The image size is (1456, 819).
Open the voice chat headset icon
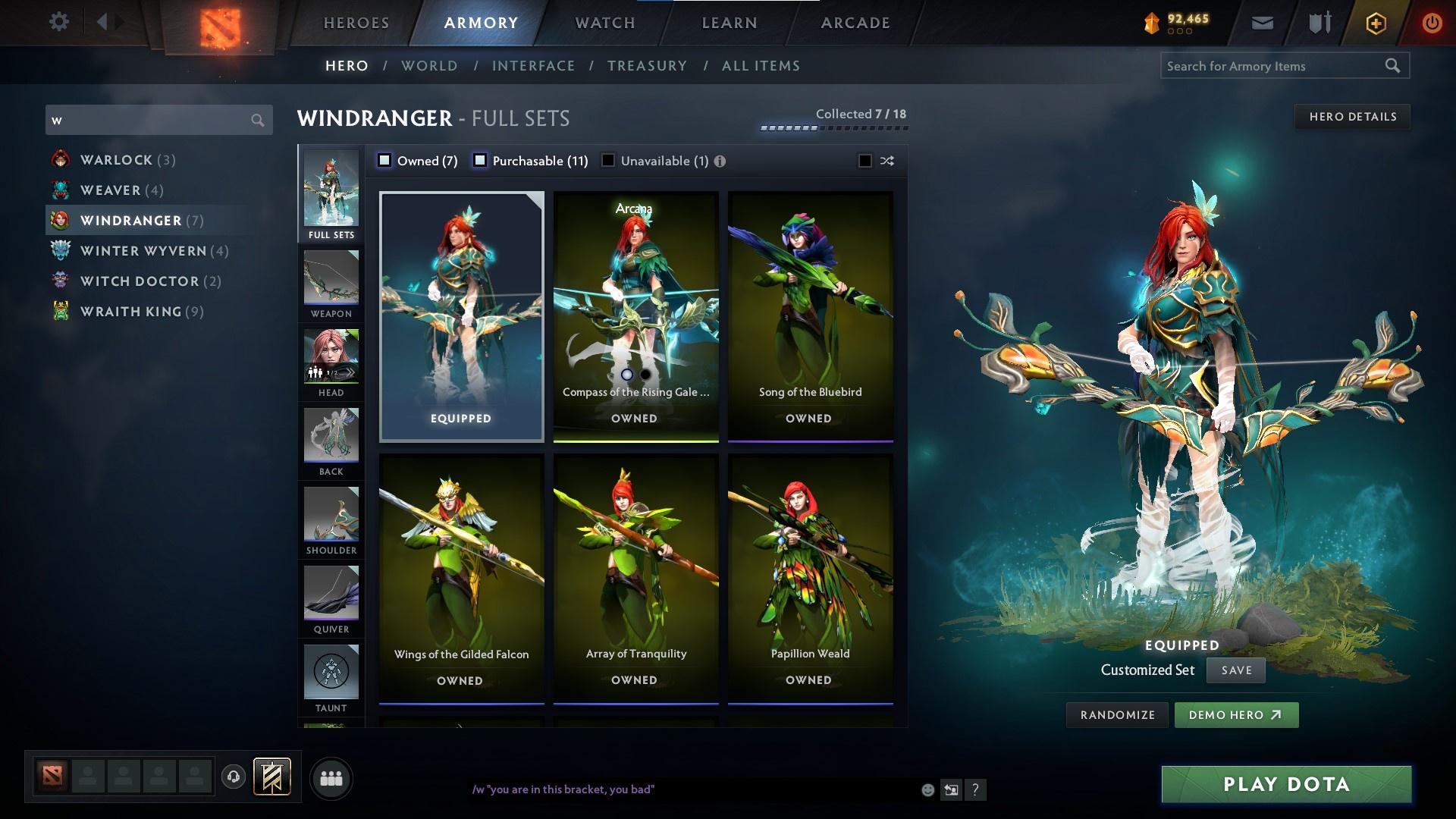[x=232, y=777]
